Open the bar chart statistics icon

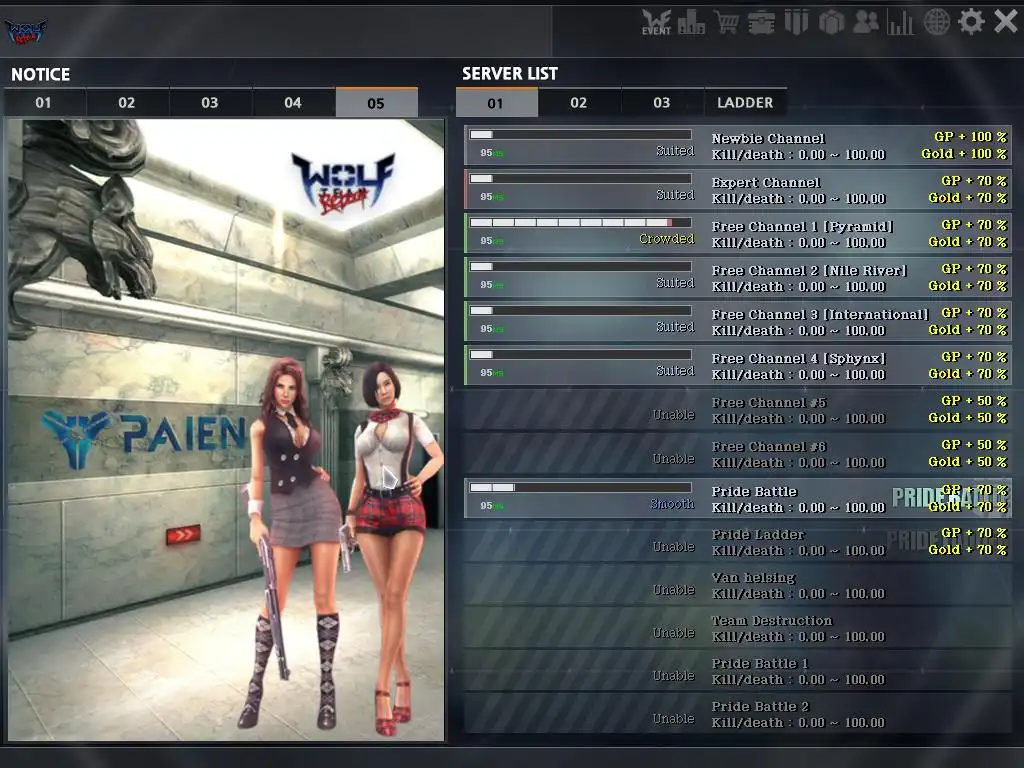[901, 22]
